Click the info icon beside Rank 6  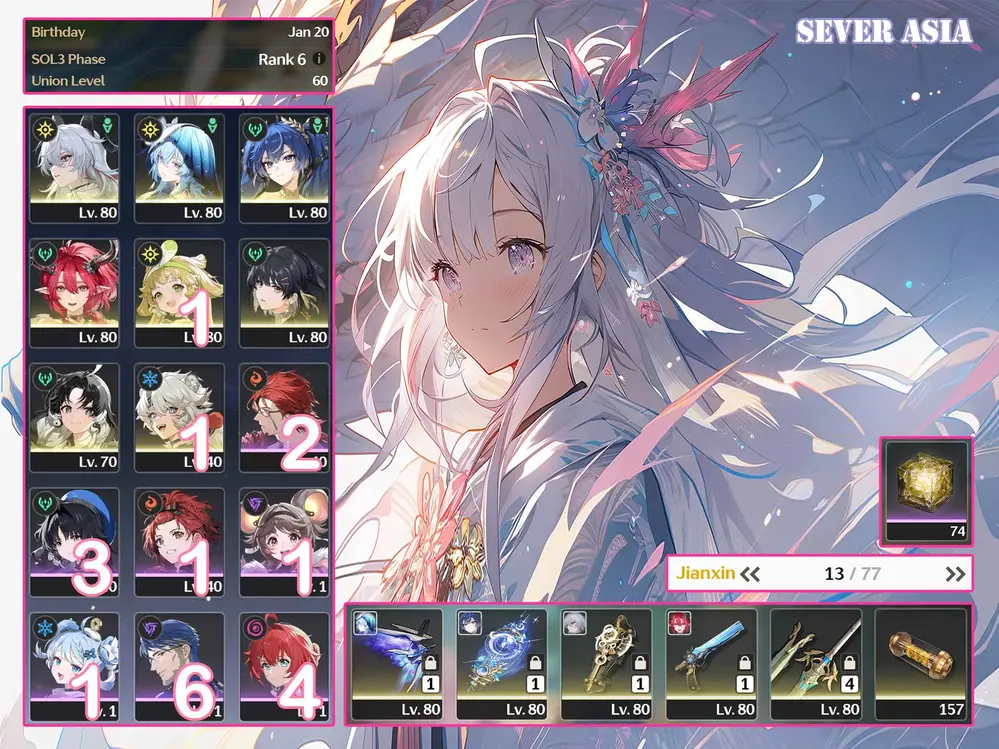pos(319,59)
